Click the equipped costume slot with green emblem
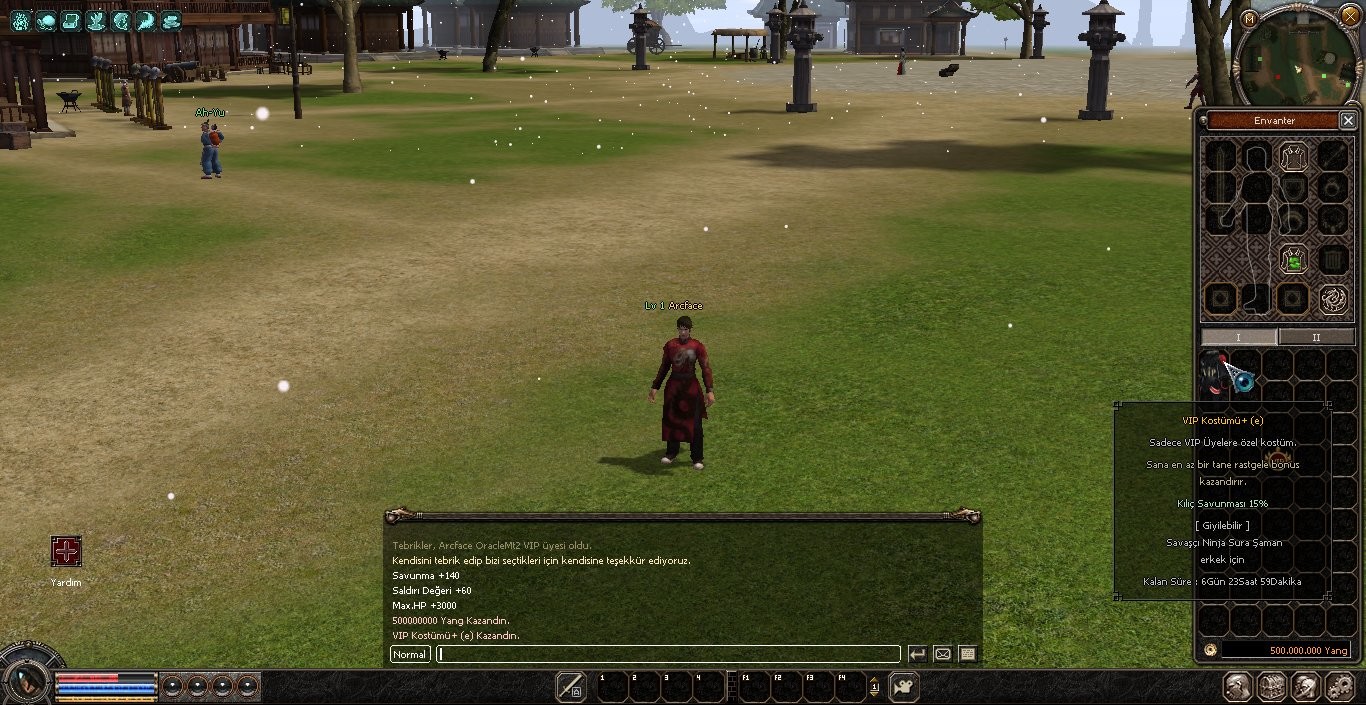1366x705 pixels. (1293, 260)
